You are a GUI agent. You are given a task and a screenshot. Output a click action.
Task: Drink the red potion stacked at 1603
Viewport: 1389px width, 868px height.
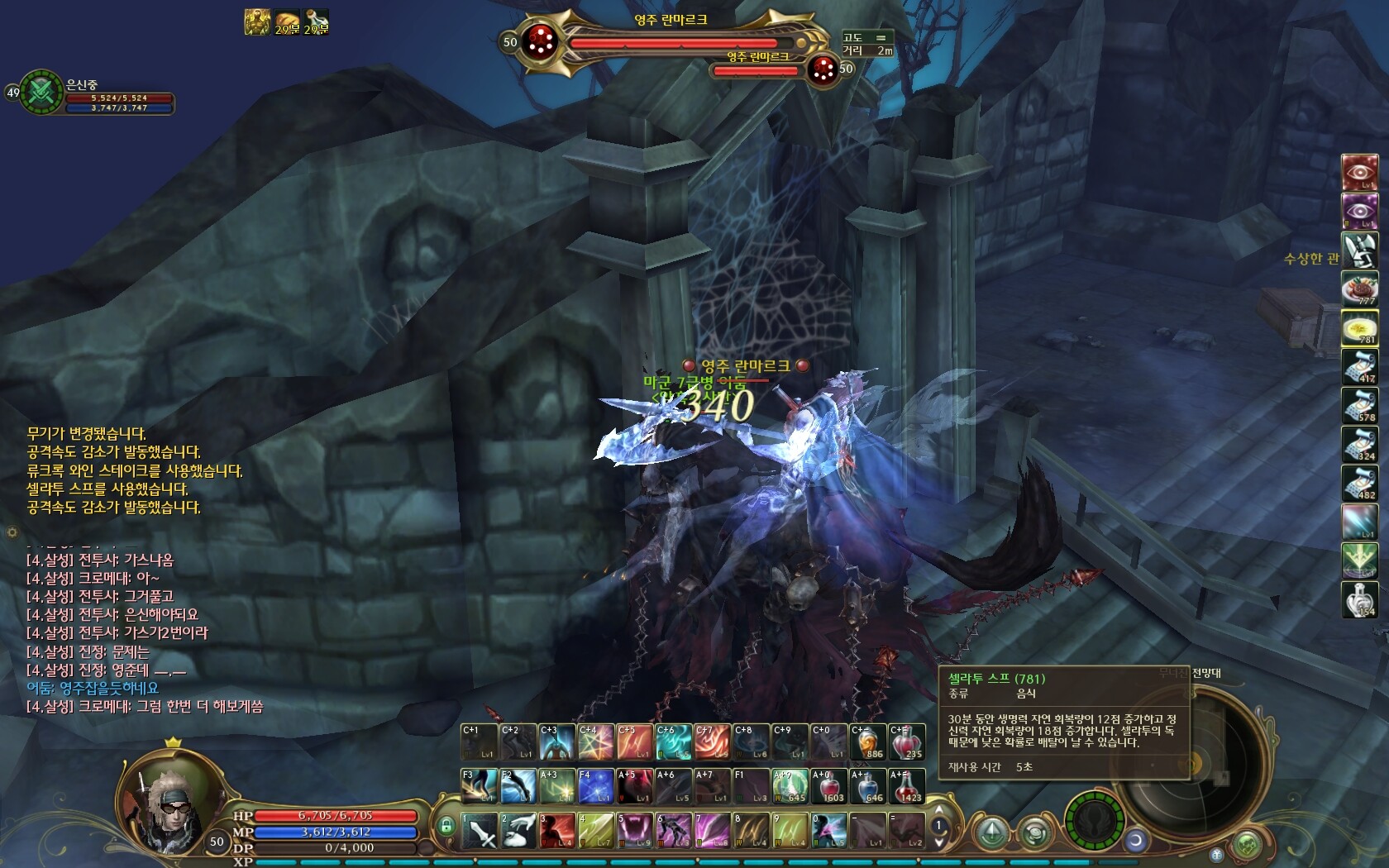[828, 786]
